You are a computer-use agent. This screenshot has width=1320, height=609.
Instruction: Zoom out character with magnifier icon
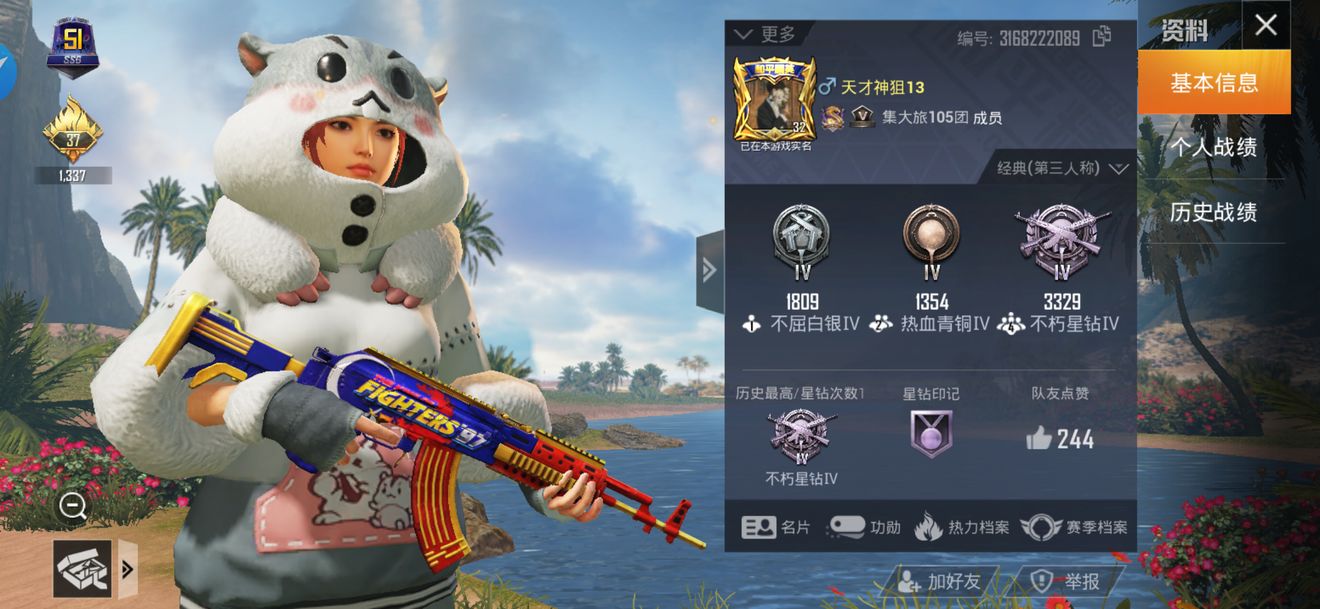(x=72, y=506)
